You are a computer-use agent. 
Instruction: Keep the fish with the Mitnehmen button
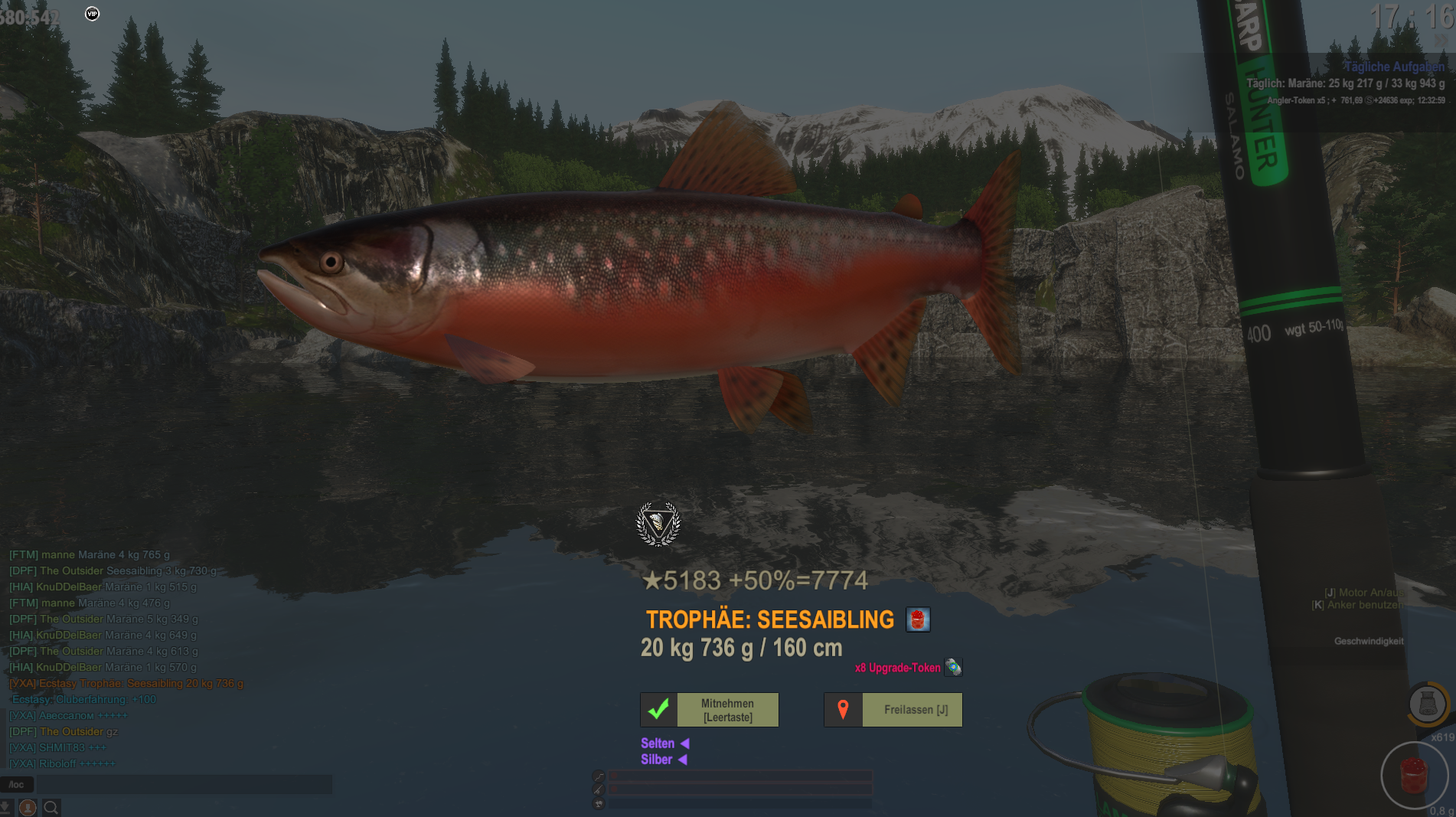point(710,710)
